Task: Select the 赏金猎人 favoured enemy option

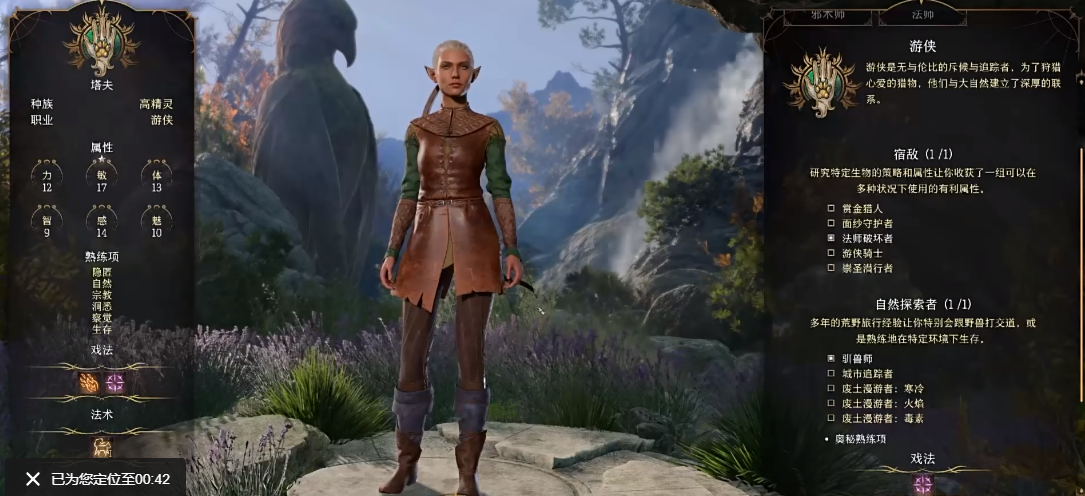Action: [831, 208]
